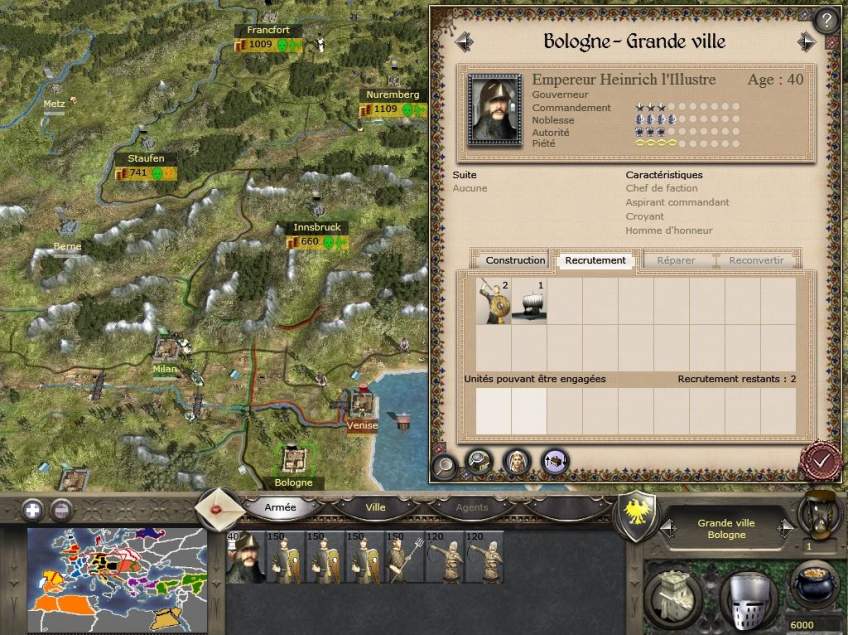This screenshot has width=848, height=635.
Task: Confirm and close the settlement scroll
Action: click(820, 461)
